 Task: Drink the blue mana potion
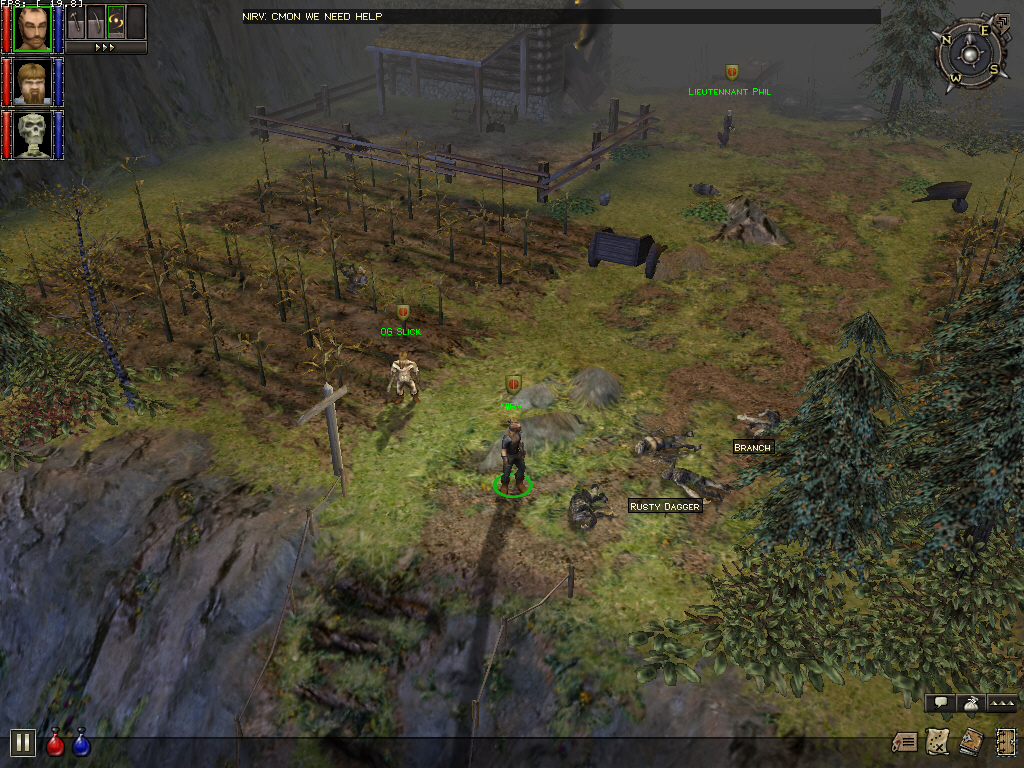tap(81, 743)
